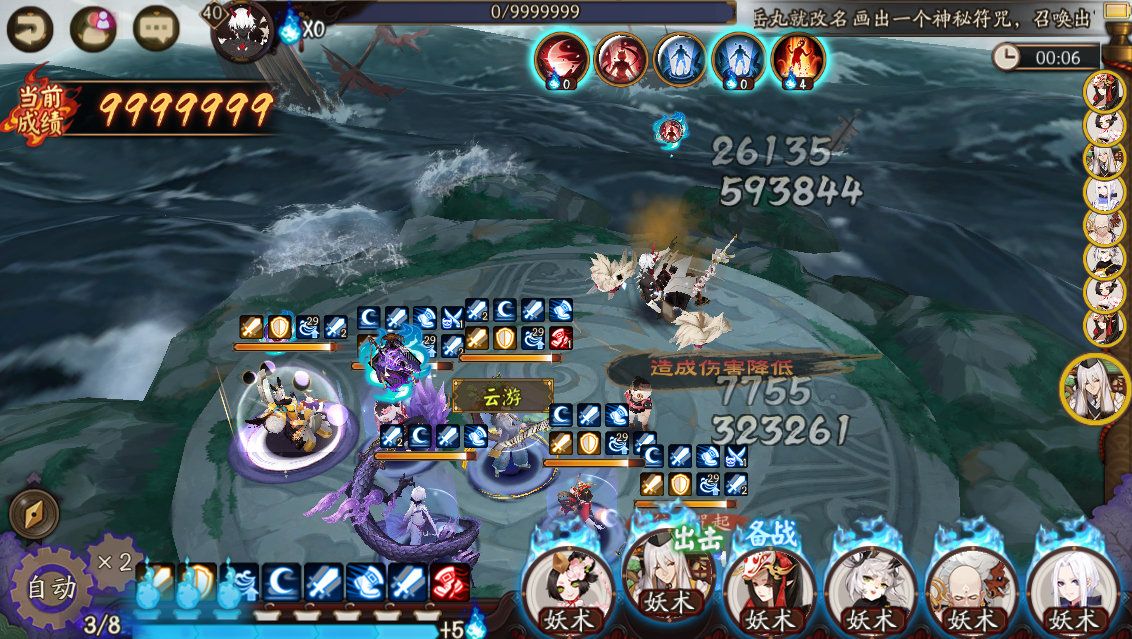The image size is (1132, 639).
Task: Open the friends icon with pink figure
Action: [x=92, y=28]
